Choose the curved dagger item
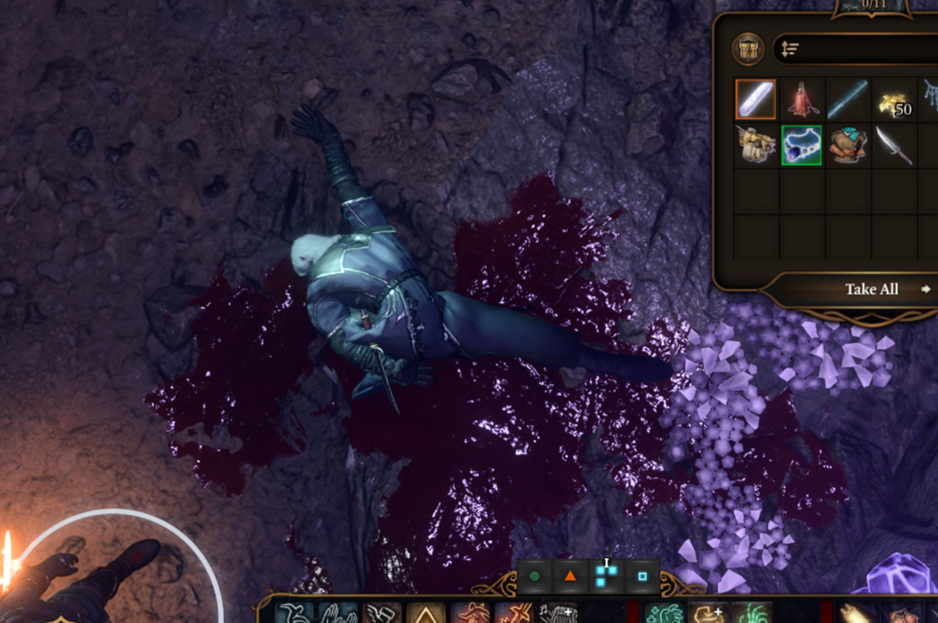 pos(894,145)
